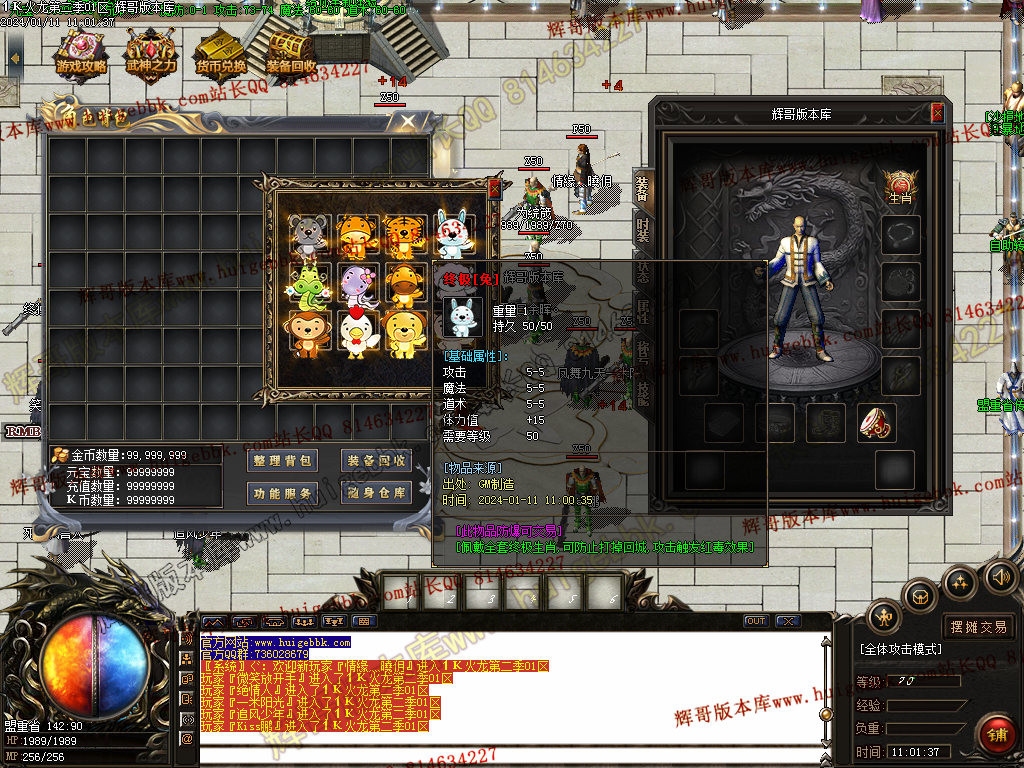
Task: Click the 整理背包 sort bag button
Action: point(282,460)
